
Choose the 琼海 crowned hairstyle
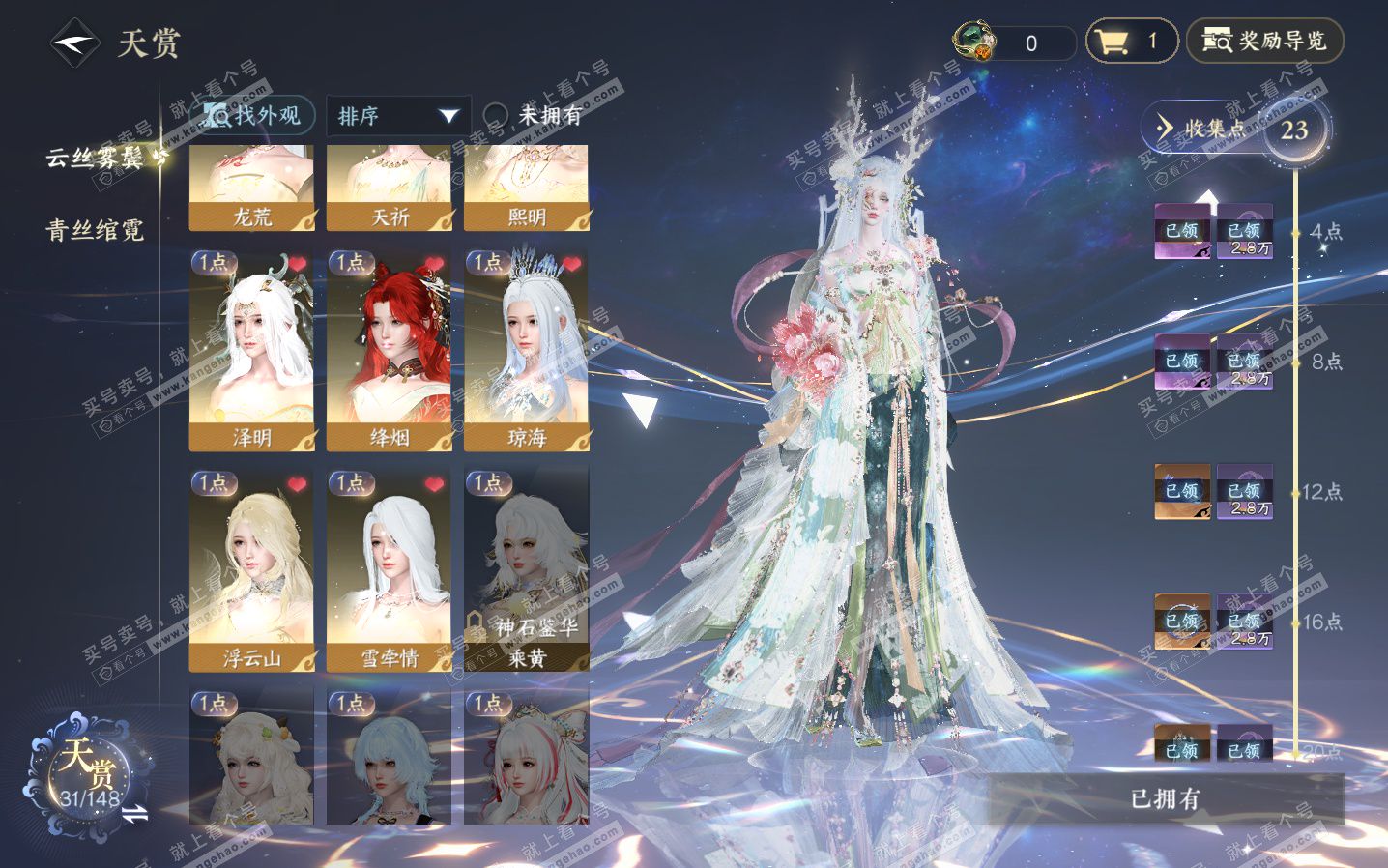click(x=527, y=350)
